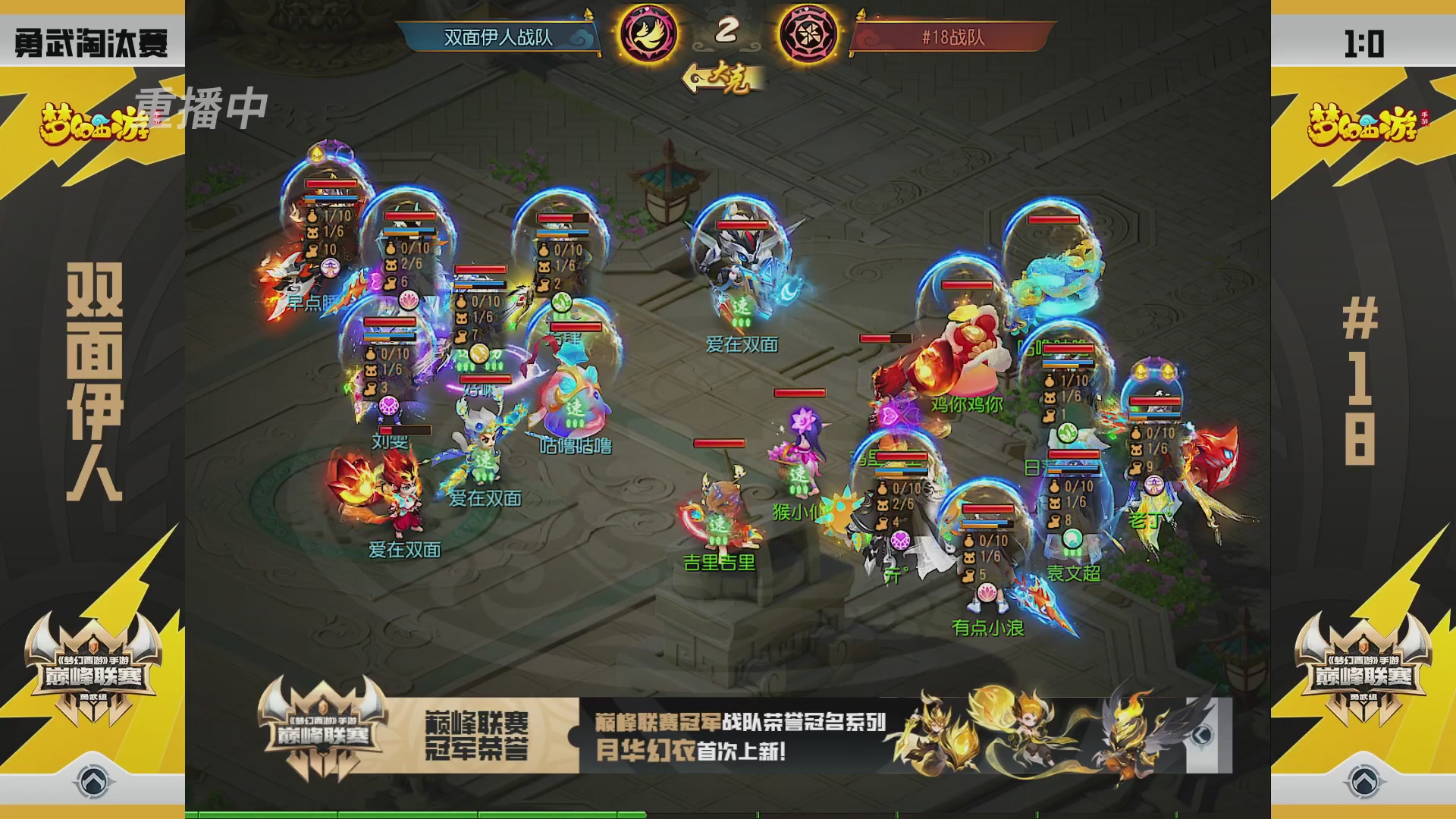Click the gourd potion counter icon on 早点睡
Viewport: 1456px width, 819px height.
tap(312, 217)
